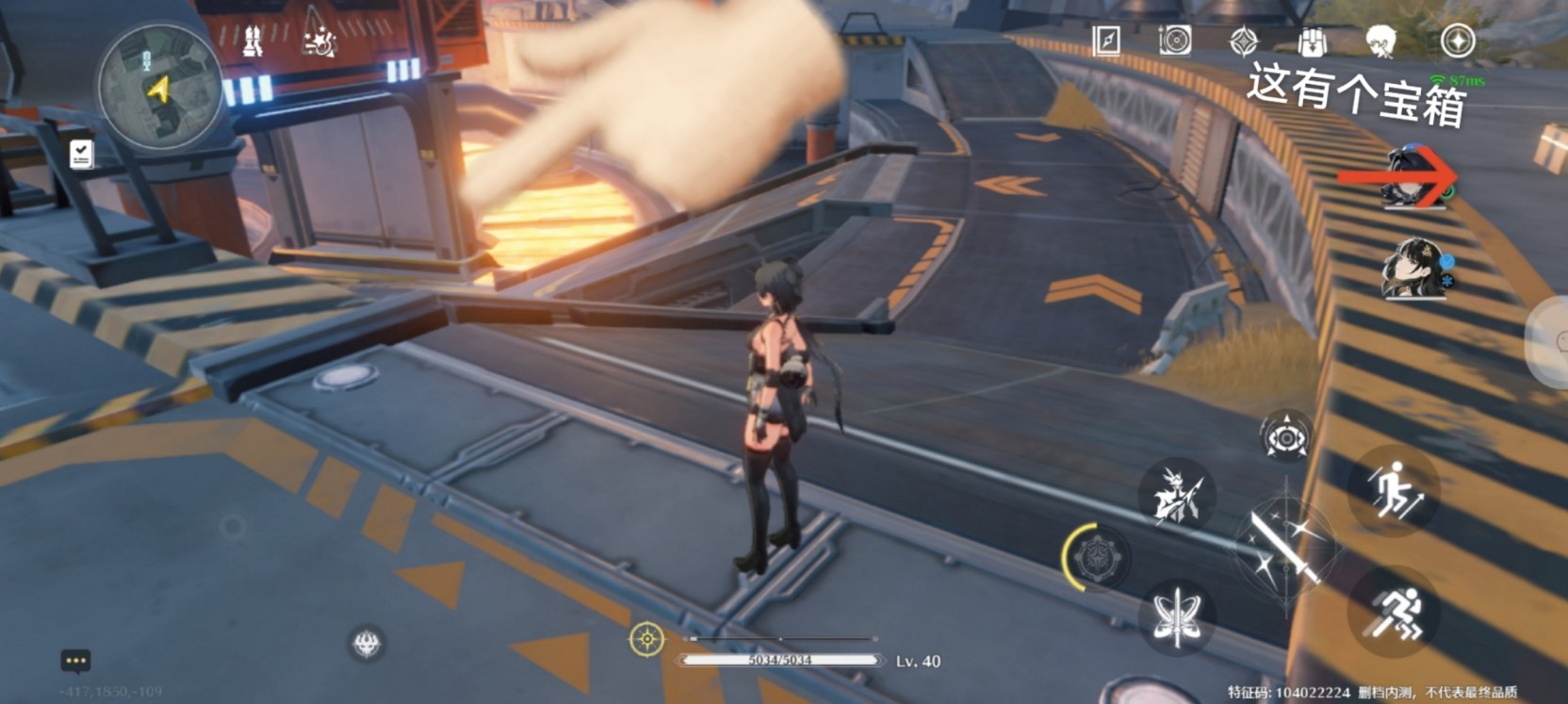Tap the sprint dash button
The height and width of the screenshot is (704, 1568).
tap(1395, 614)
